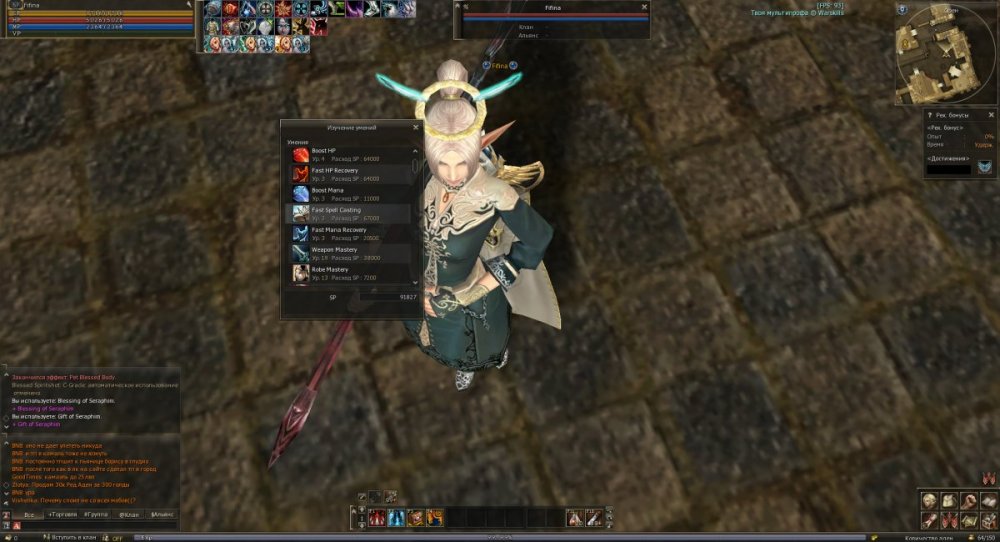The image size is (1000, 542).
Task: Close the Fifiina target window
Action: point(644,5)
